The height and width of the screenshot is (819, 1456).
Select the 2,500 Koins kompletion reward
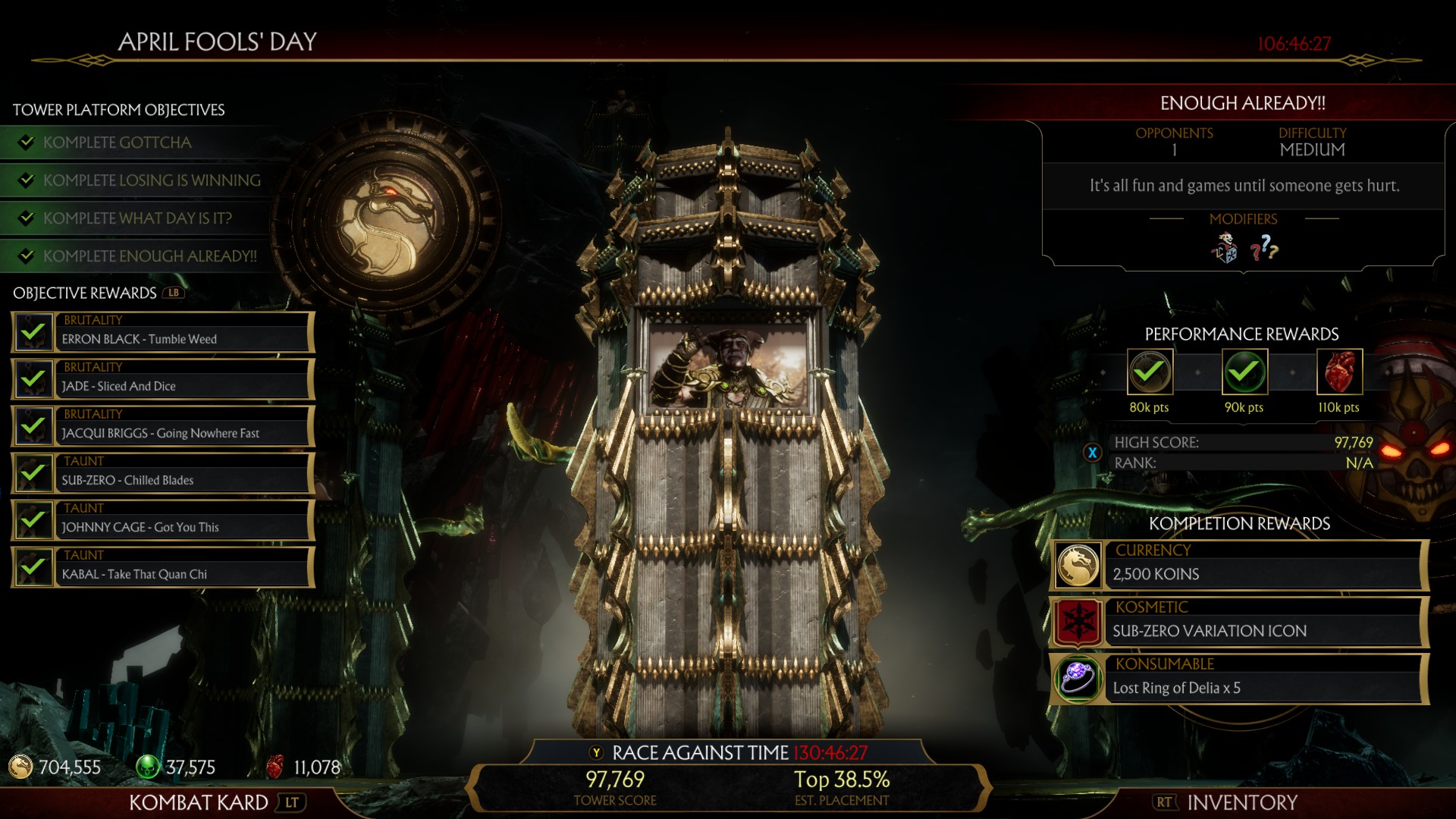(x=1239, y=566)
